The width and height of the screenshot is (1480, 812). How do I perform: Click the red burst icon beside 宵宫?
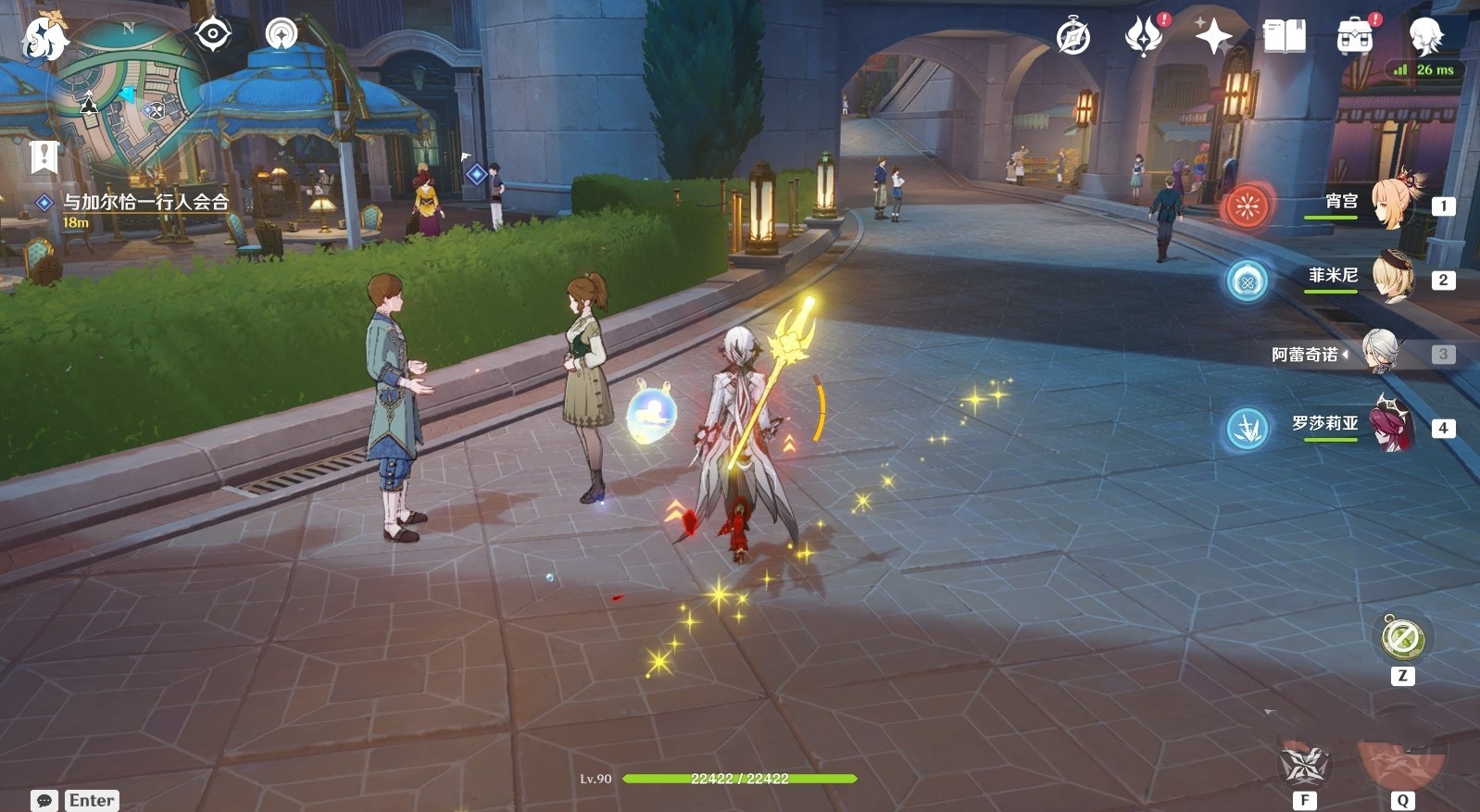click(1248, 206)
